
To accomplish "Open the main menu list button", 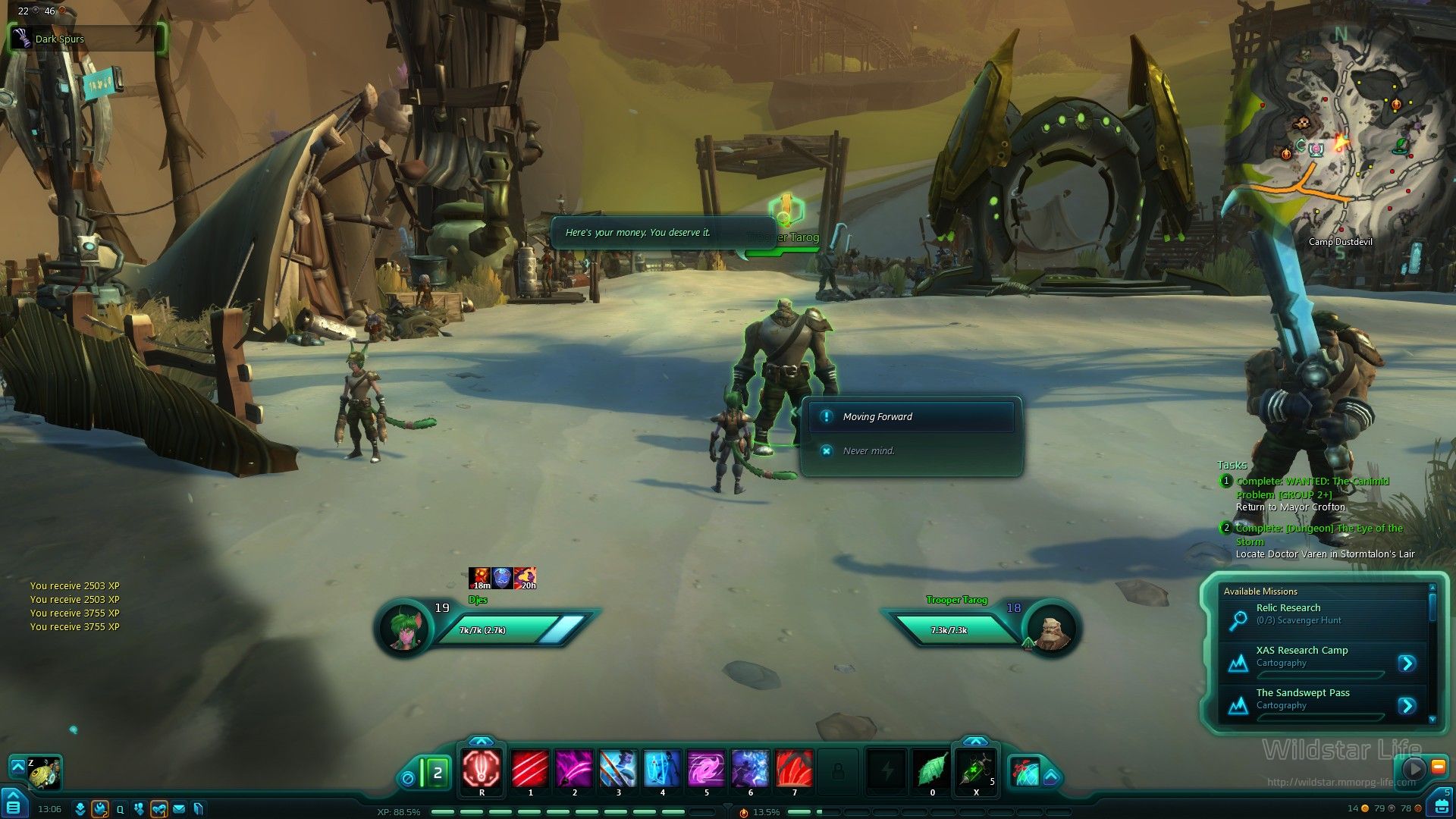I will pyautogui.click(x=13, y=805).
